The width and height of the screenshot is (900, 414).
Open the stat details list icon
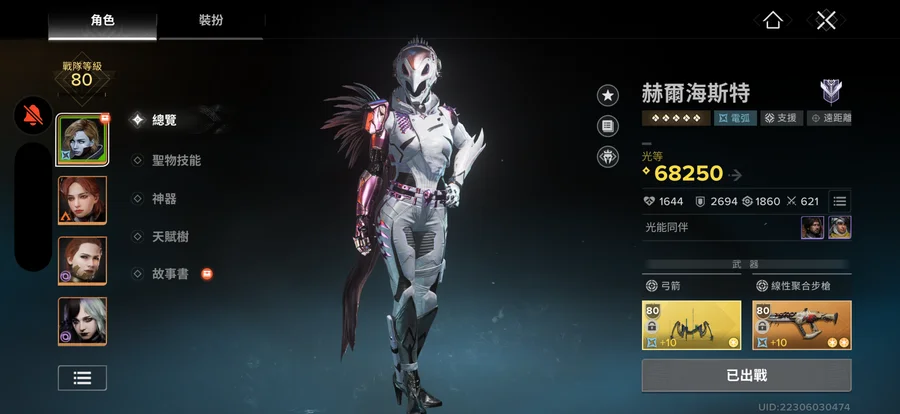(x=840, y=201)
